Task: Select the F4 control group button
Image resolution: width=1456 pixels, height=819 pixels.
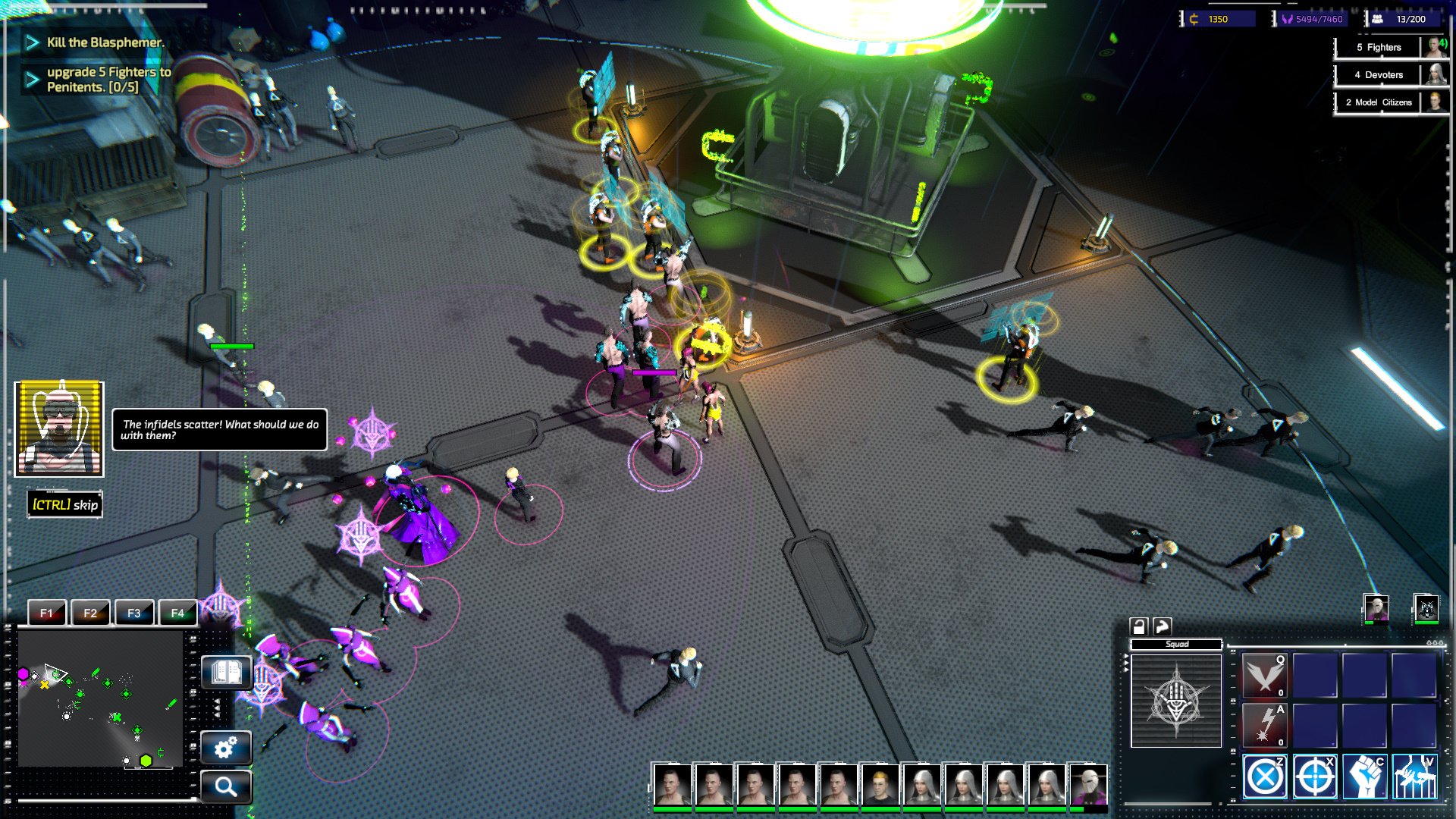Action: click(x=177, y=613)
